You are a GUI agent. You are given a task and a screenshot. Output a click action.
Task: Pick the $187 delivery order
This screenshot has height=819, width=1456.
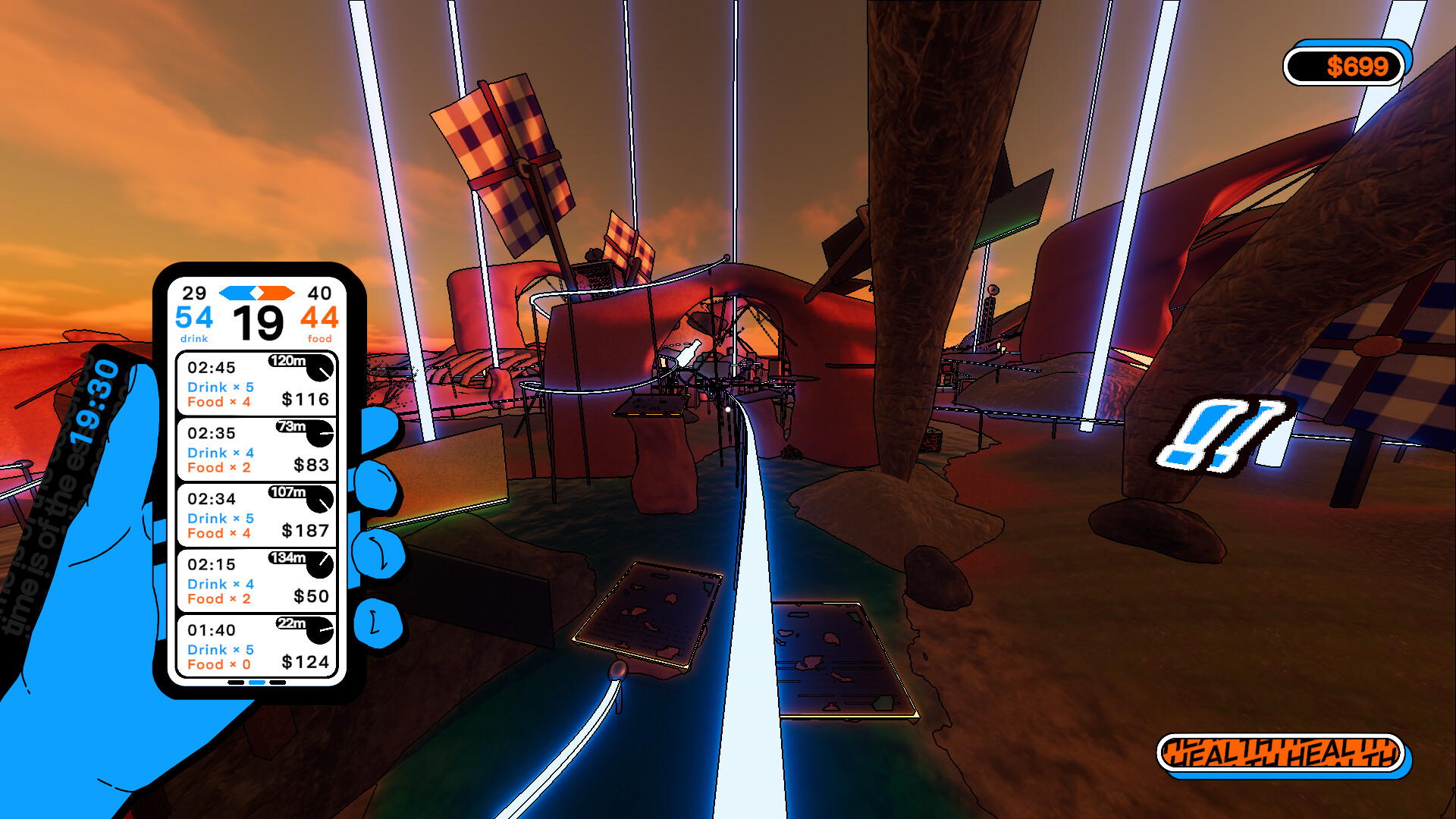[x=256, y=516]
